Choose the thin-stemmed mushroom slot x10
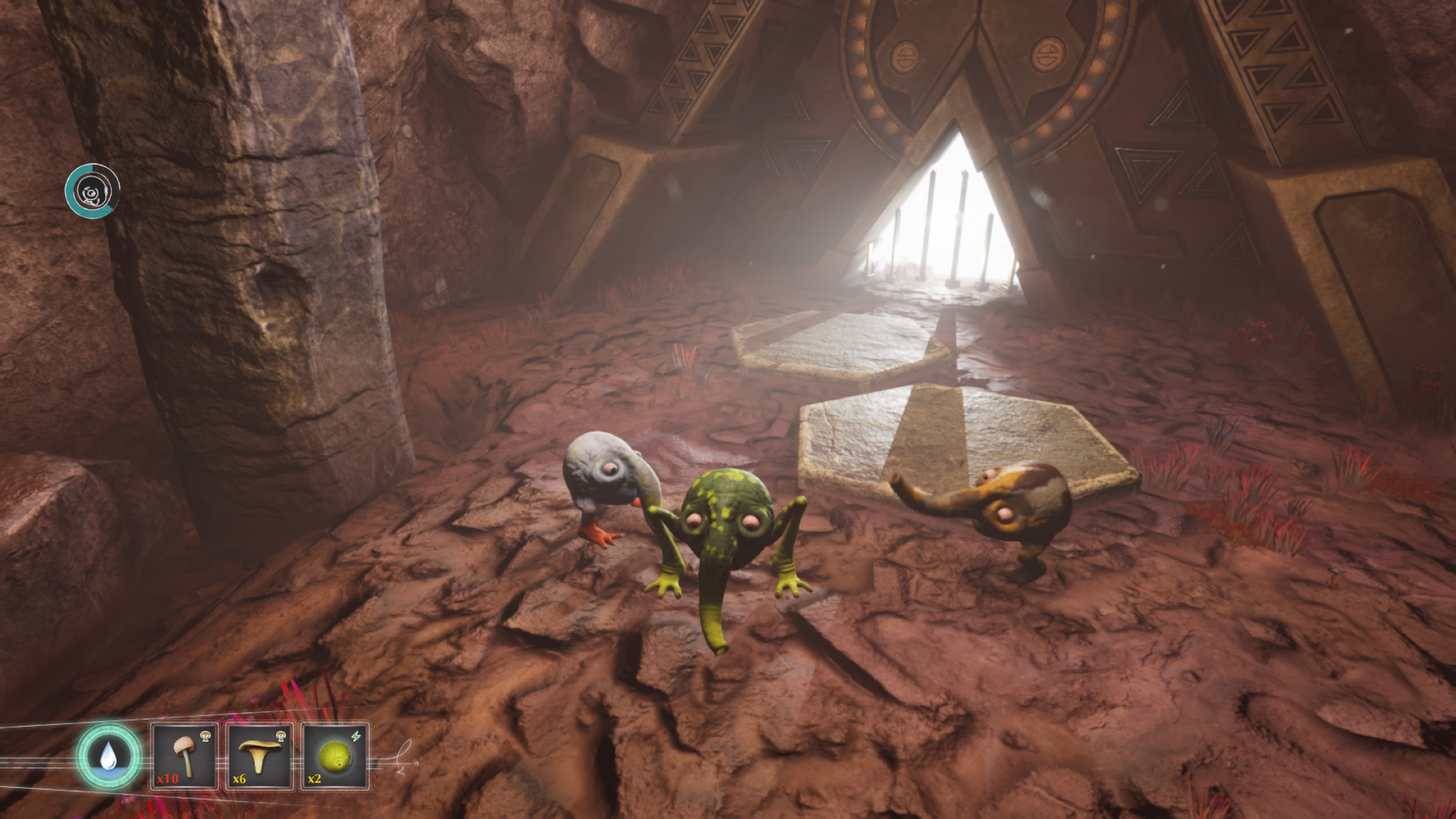The image size is (1456, 819). [x=185, y=756]
